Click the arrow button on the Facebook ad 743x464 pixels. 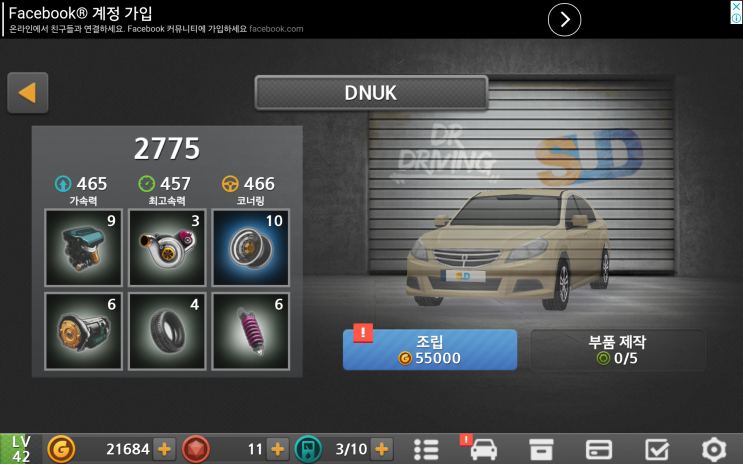(x=565, y=19)
